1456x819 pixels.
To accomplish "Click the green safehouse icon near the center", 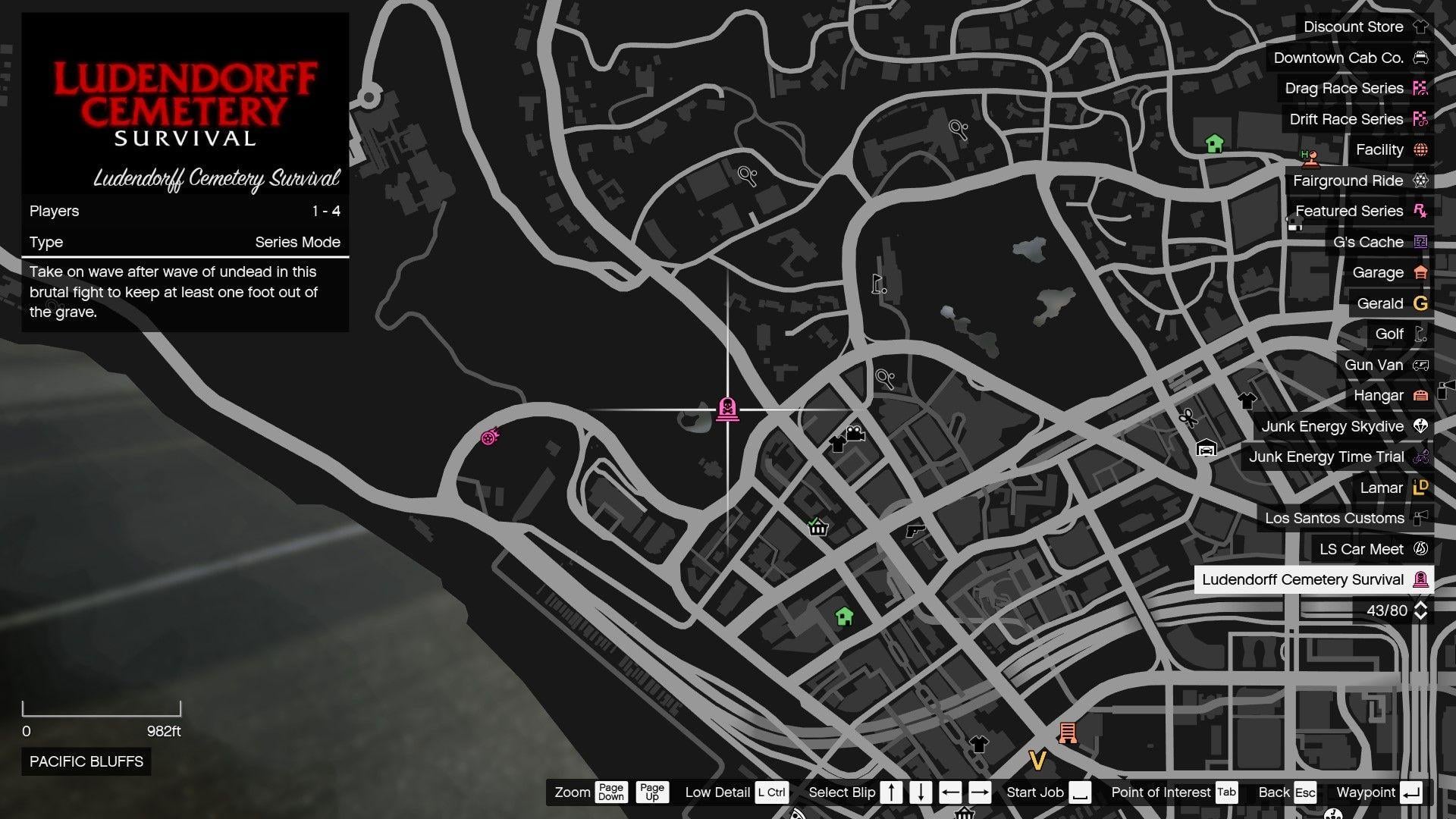I will [x=845, y=617].
